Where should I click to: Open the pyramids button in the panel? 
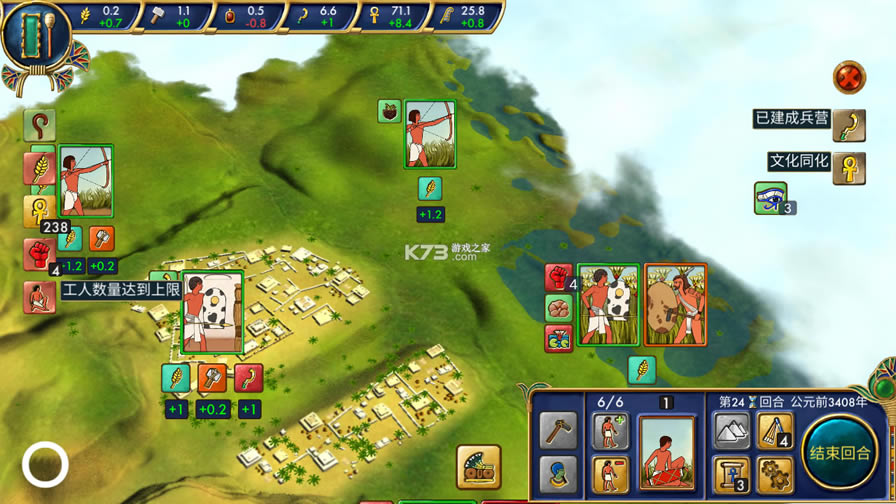731,431
